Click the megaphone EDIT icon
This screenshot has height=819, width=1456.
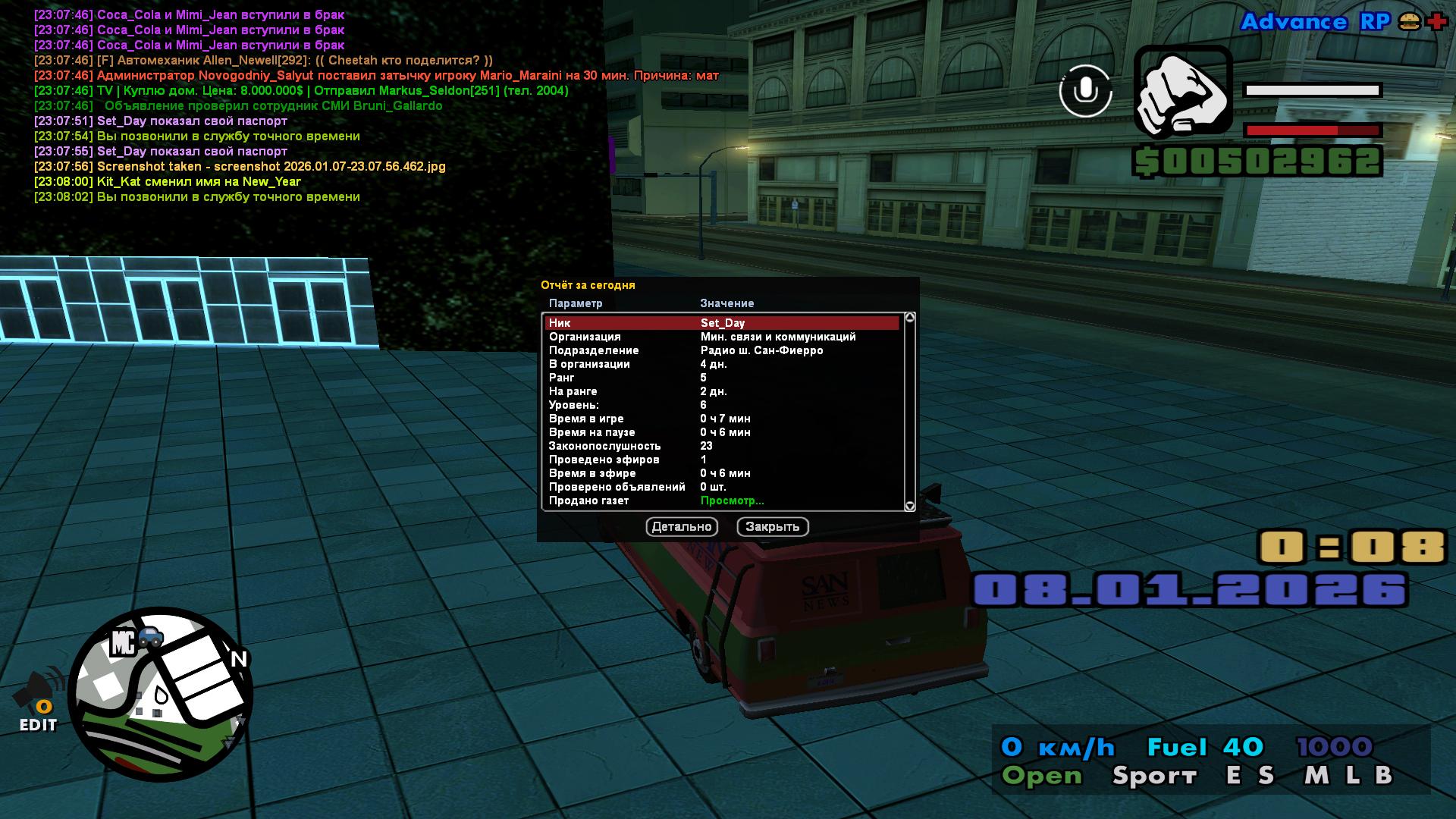click(39, 699)
